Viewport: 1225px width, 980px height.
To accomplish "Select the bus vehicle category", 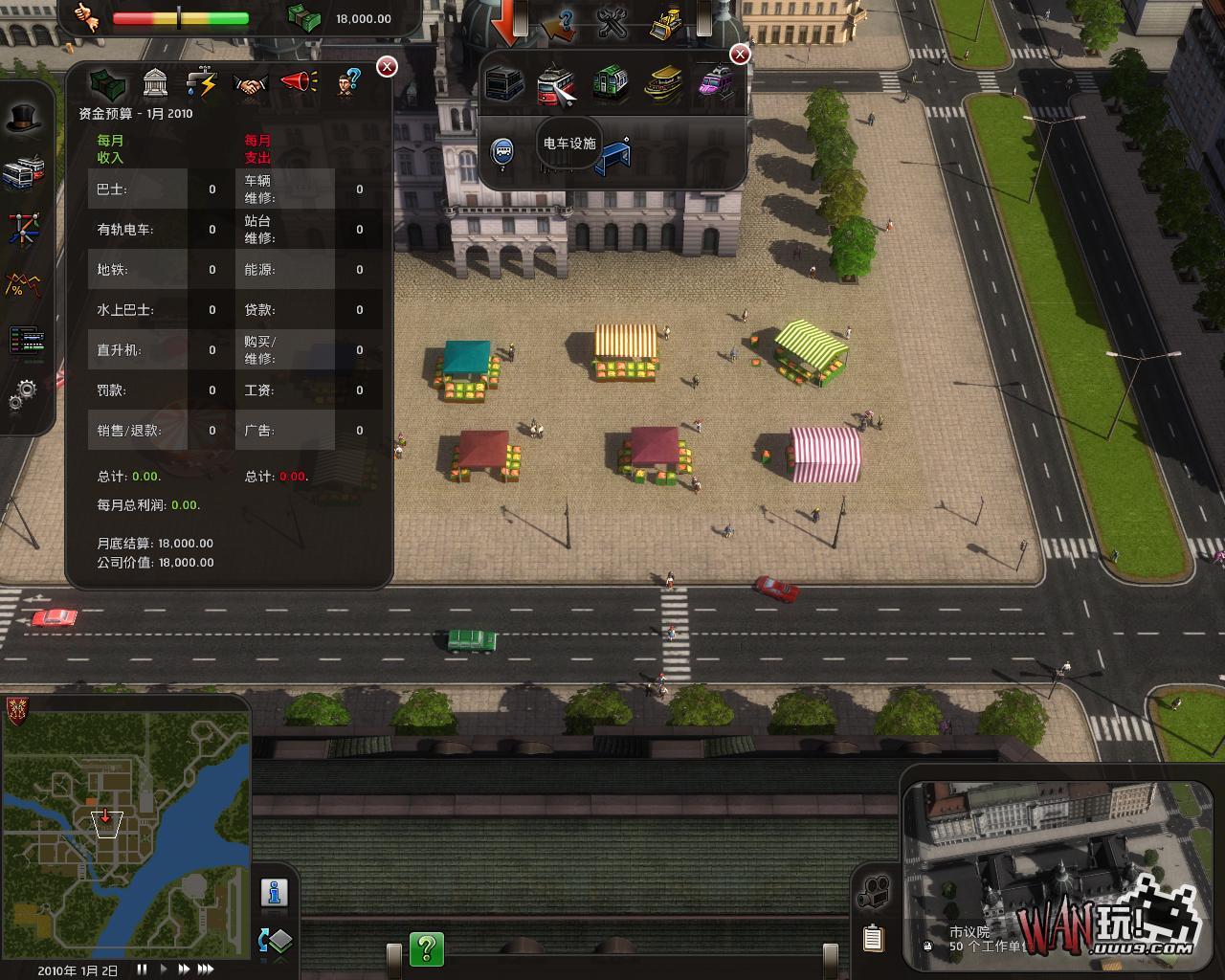I will (504, 84).
